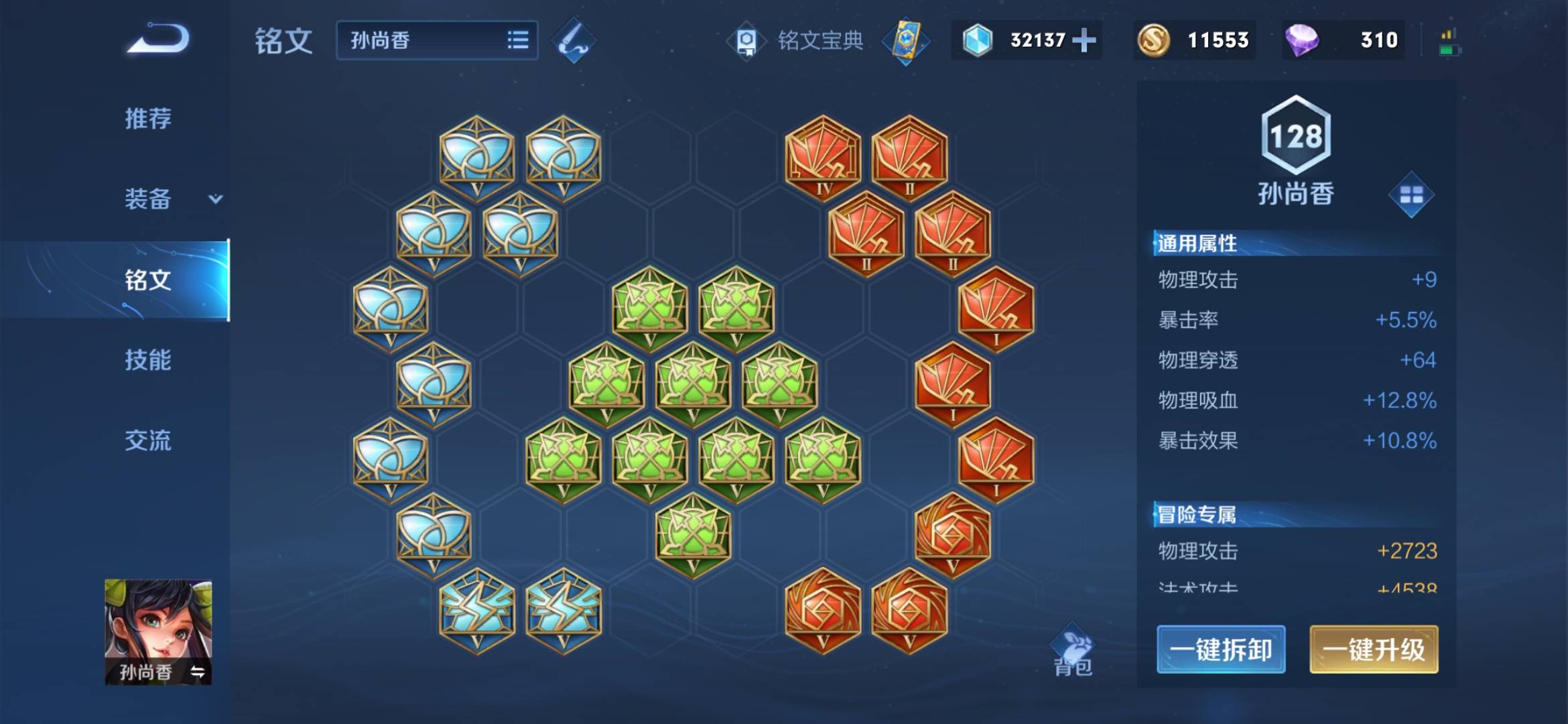Viewport: 1568px width, 724px height.
Task: Switch to the 推荐 tab
Action: click(148, 119)
